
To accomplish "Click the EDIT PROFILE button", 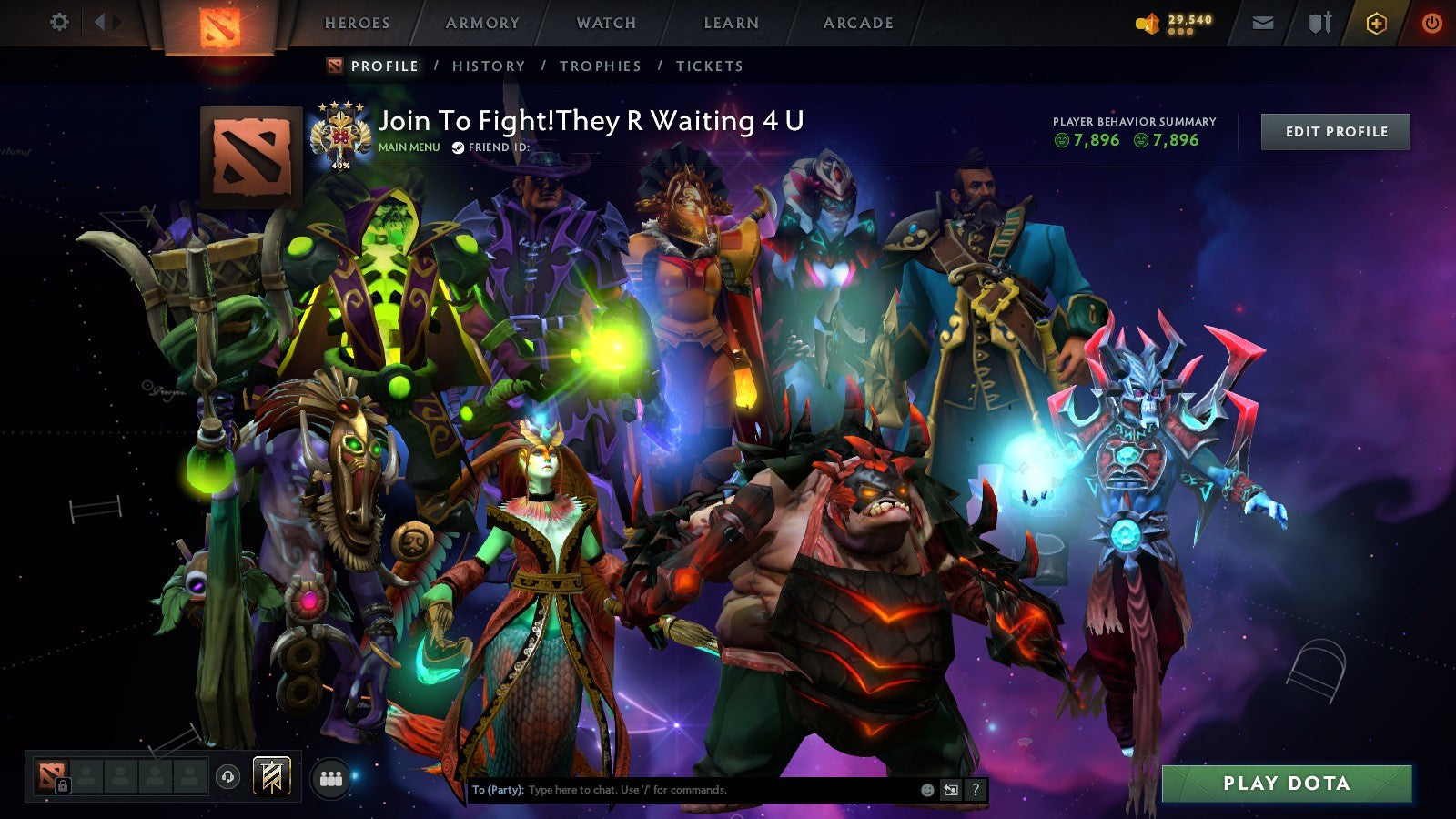I will [1334, 131].
